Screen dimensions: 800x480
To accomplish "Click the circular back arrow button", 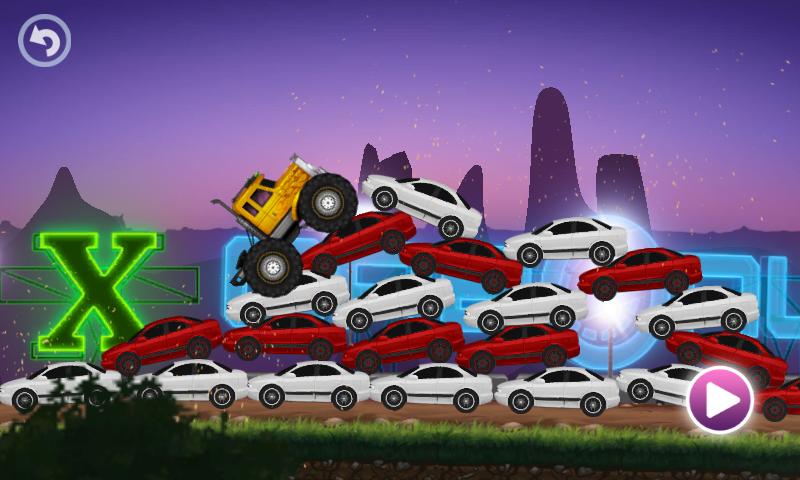I will (44, 41).
